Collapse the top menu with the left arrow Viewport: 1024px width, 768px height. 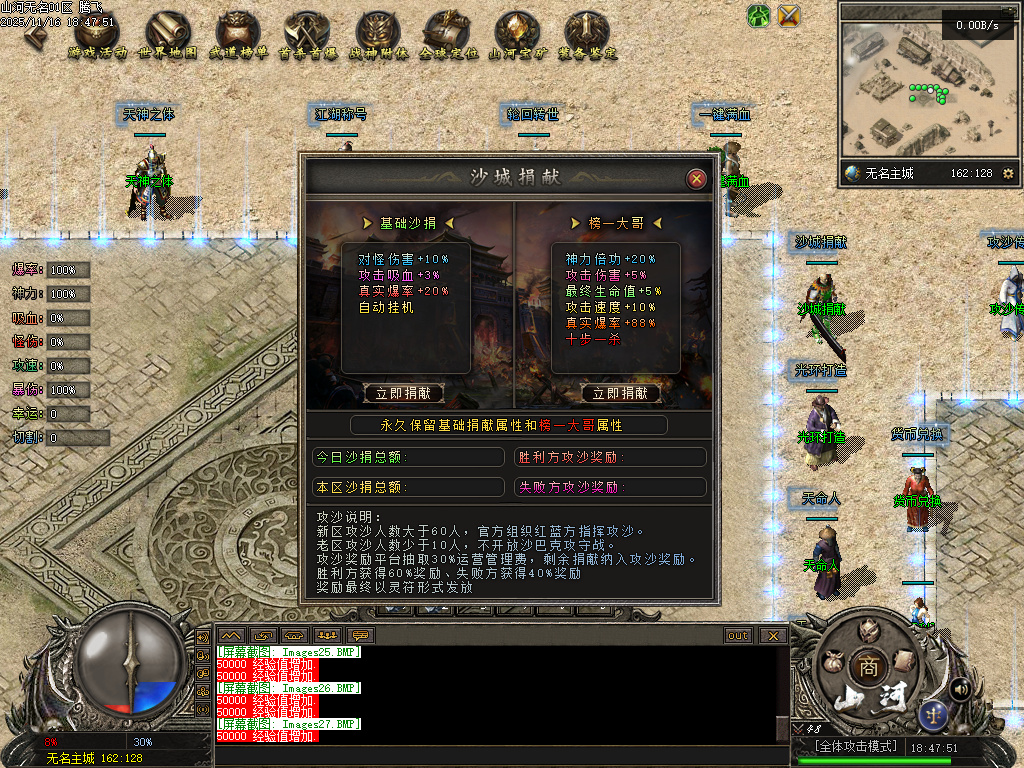tap(38, 33)
